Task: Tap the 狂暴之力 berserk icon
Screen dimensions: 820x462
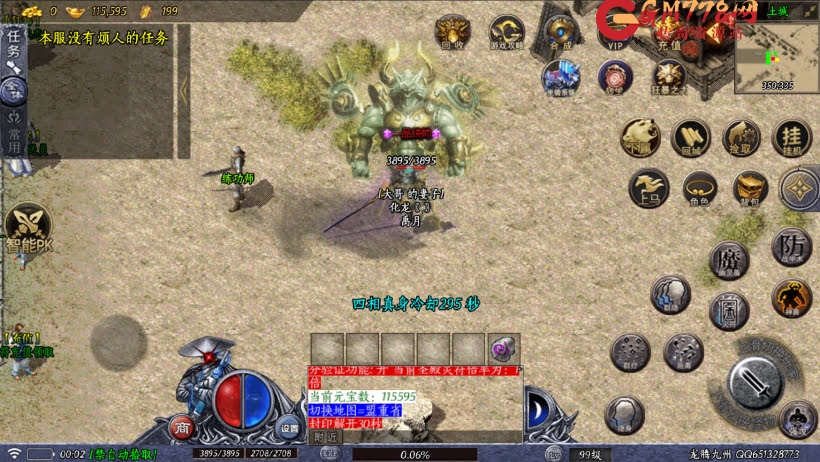Action: pyautogui.click(x=668, y=76)
